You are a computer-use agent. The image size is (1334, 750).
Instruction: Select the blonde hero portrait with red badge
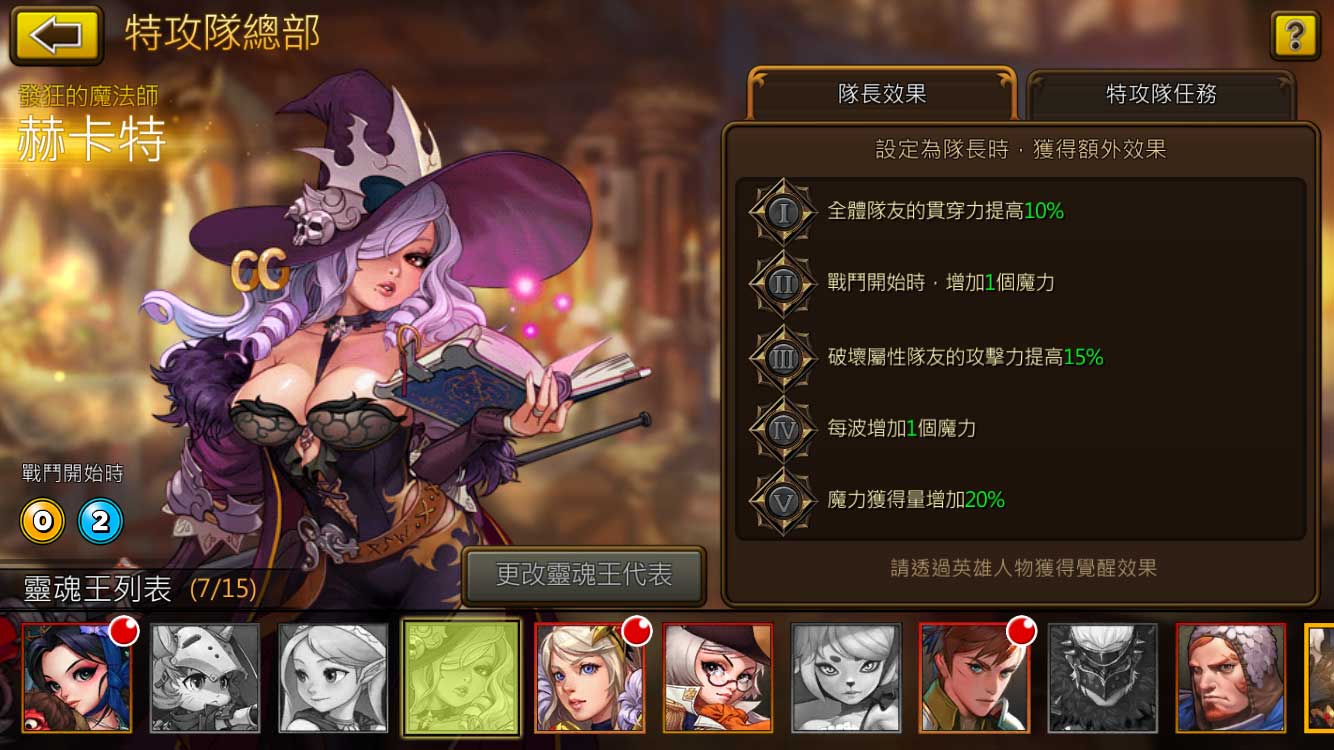coord(589,678)
